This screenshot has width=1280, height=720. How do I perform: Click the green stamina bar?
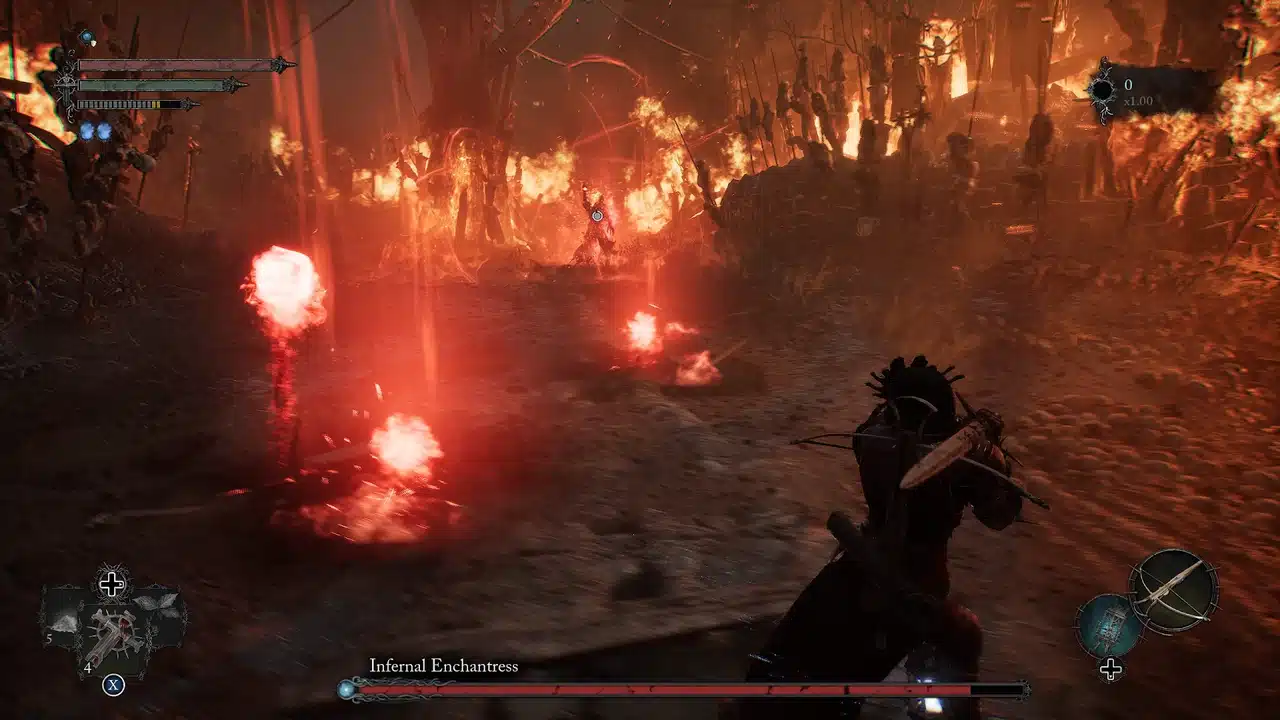point(152,86)
